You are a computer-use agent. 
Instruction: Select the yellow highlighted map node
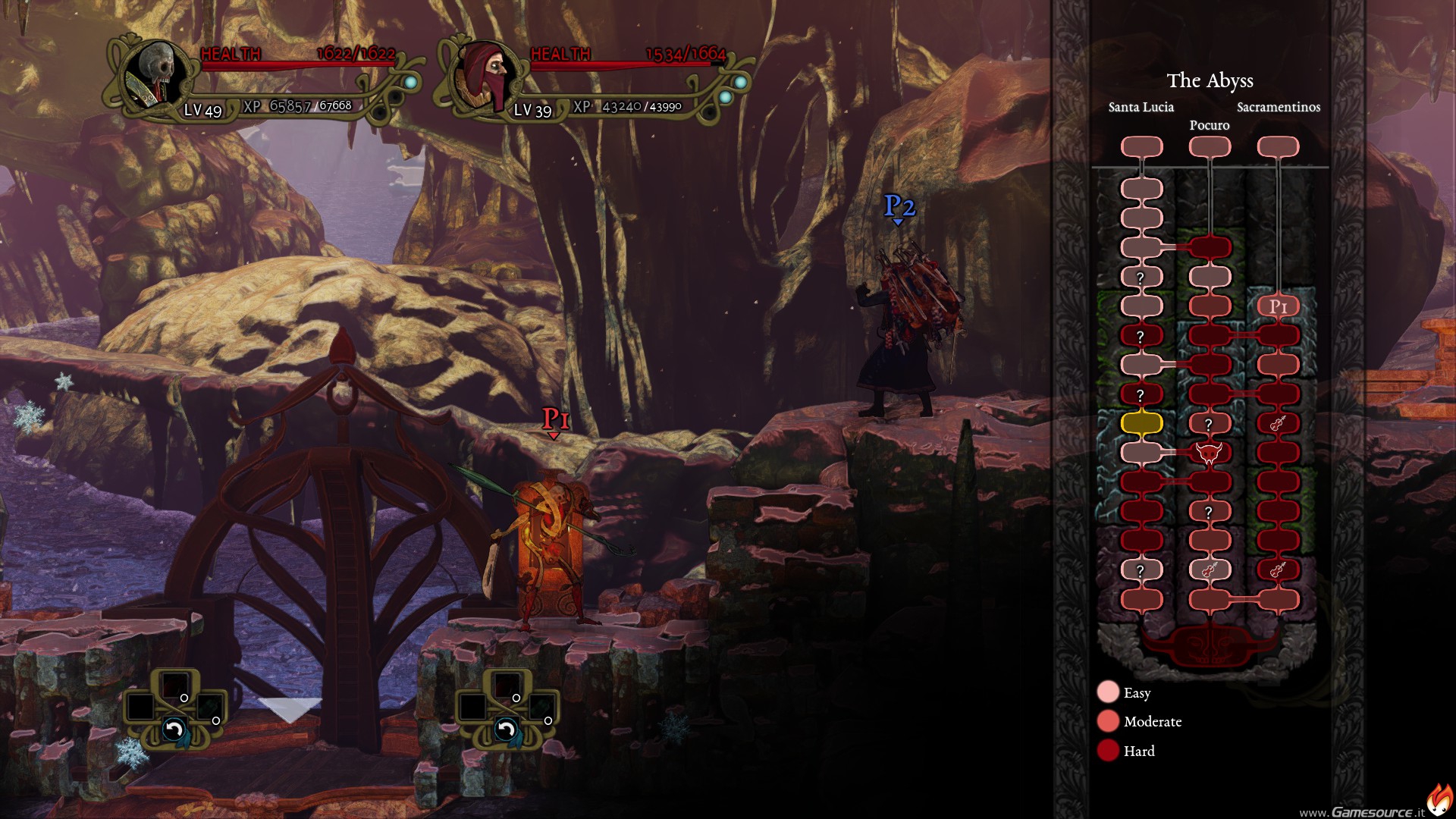[x=1141, y=423]
